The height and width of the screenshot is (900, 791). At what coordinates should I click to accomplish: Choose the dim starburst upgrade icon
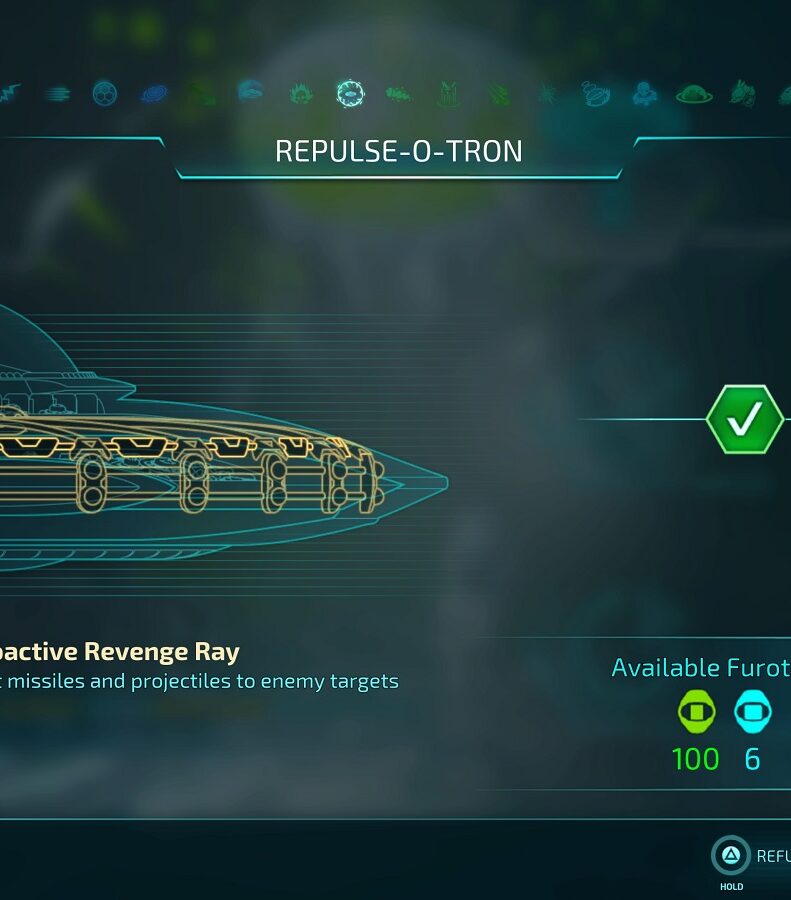[547, 94]
